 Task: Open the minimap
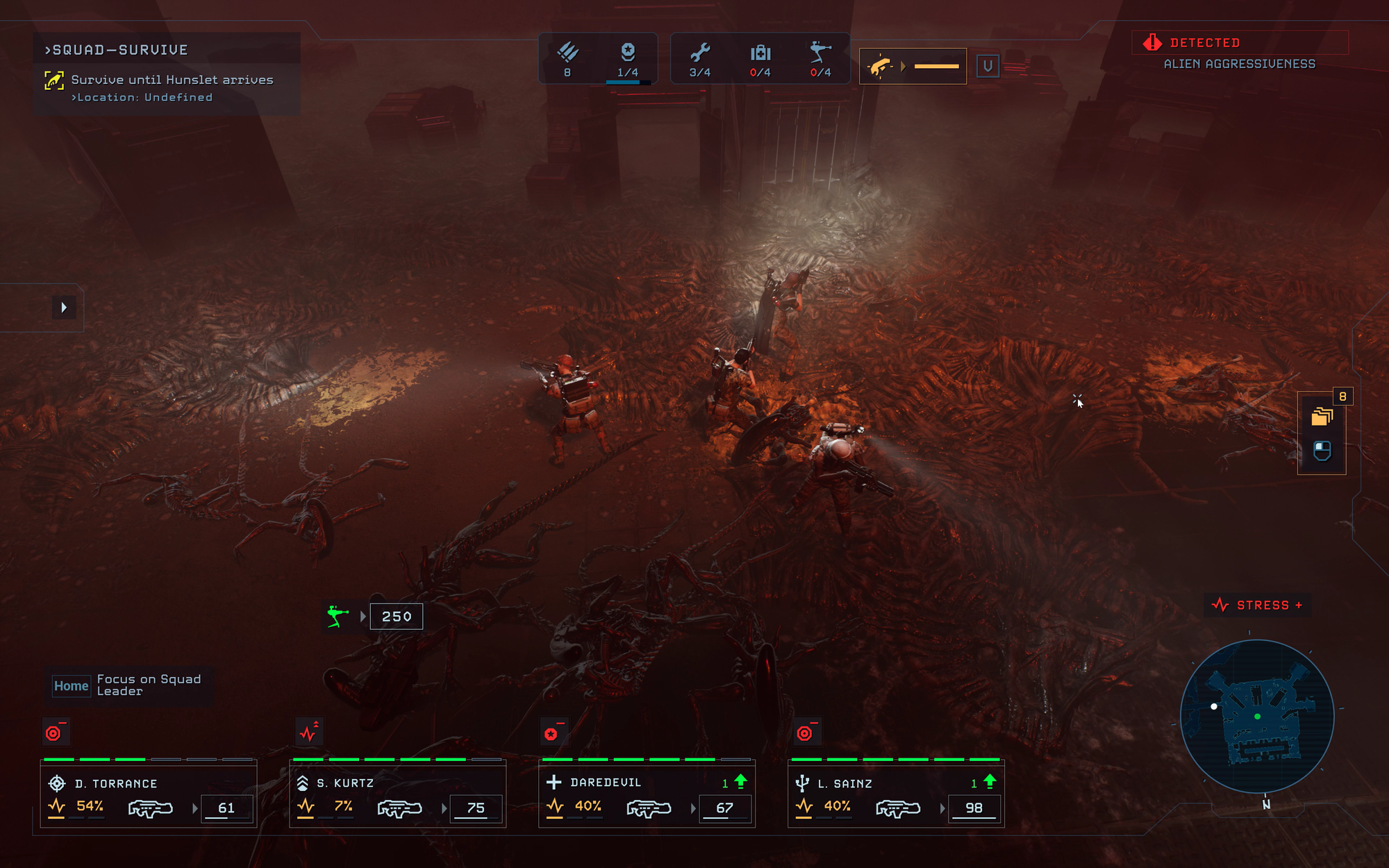tap(1257, 717)
